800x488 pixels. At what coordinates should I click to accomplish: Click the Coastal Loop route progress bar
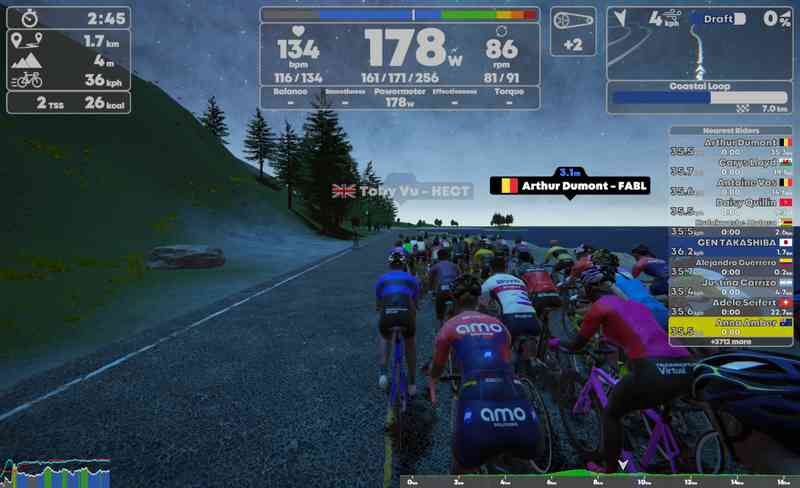pos(698,98)
